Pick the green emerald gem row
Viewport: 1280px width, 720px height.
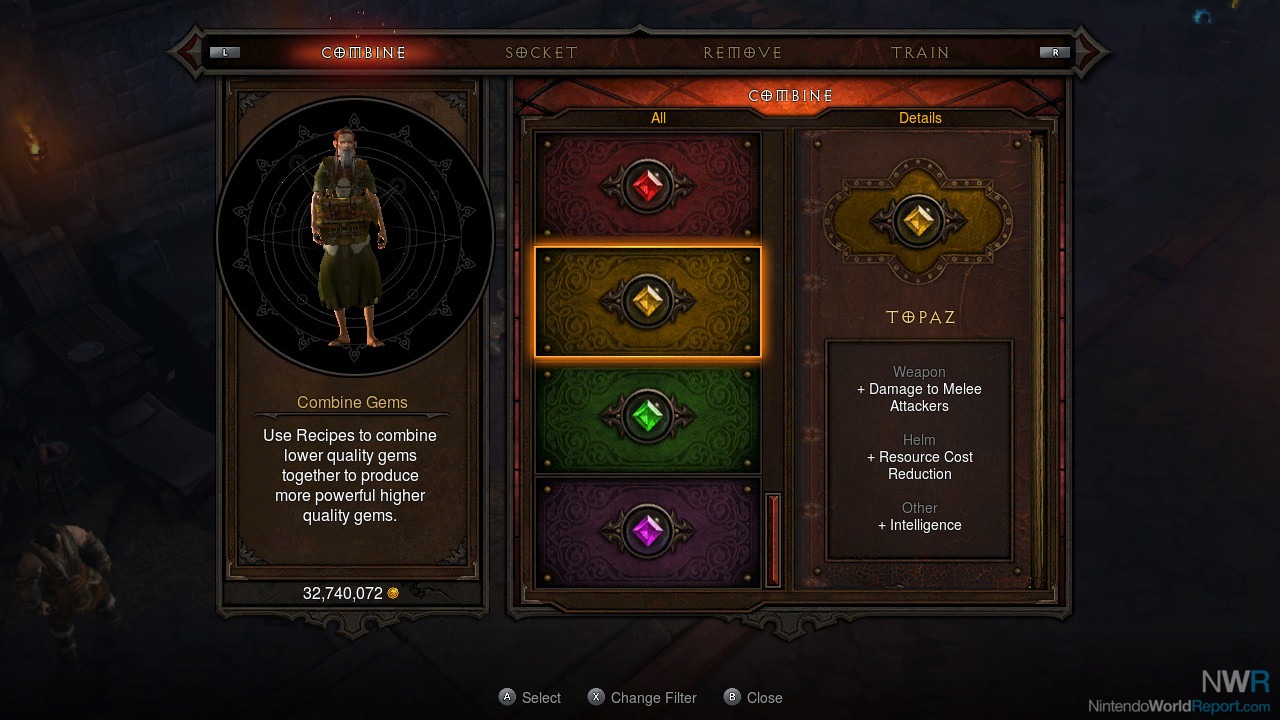point(648,417)
